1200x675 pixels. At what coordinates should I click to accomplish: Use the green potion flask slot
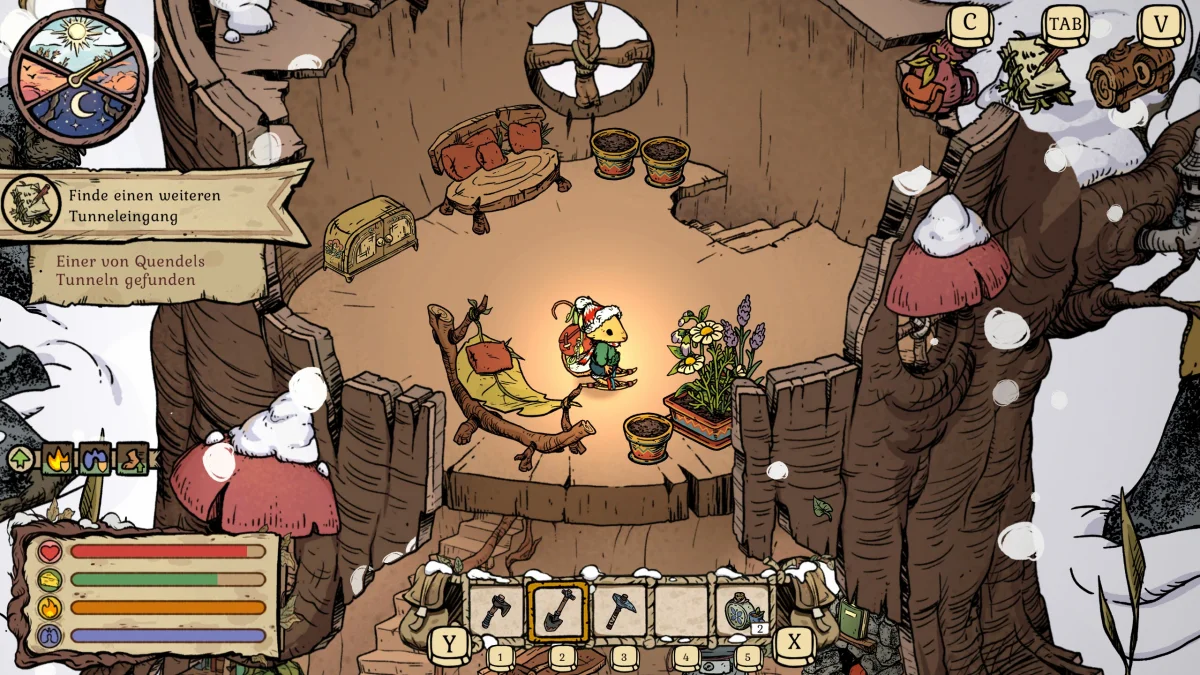click(743, 609)
